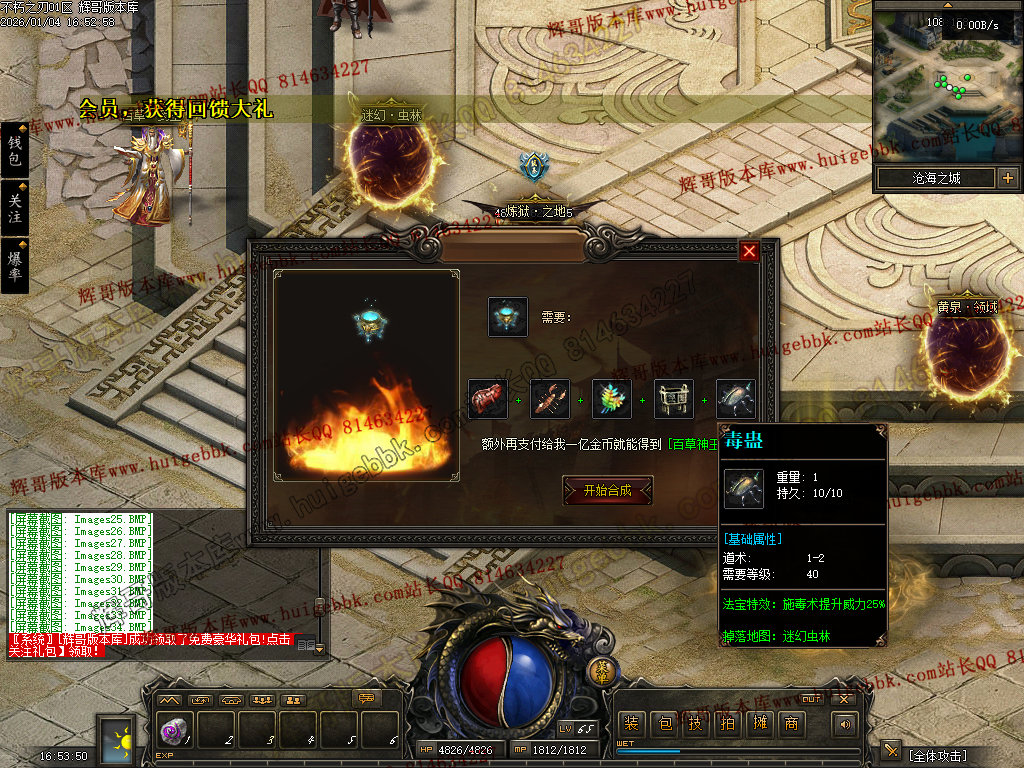Start synthesis with the 开始合成 button
Viewport: 1024px width, 768px height.
pos(607,490)
